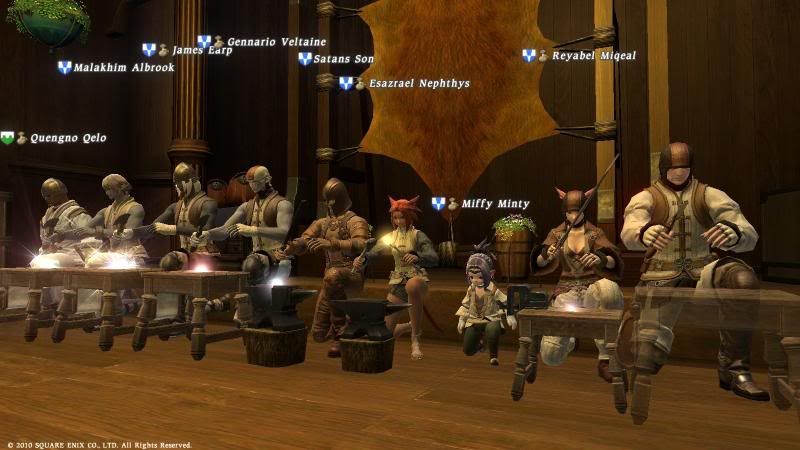This screenshot has width=800, height=450.
Task: Target James Earp via his nameplate
Action: tap(201, 50)
